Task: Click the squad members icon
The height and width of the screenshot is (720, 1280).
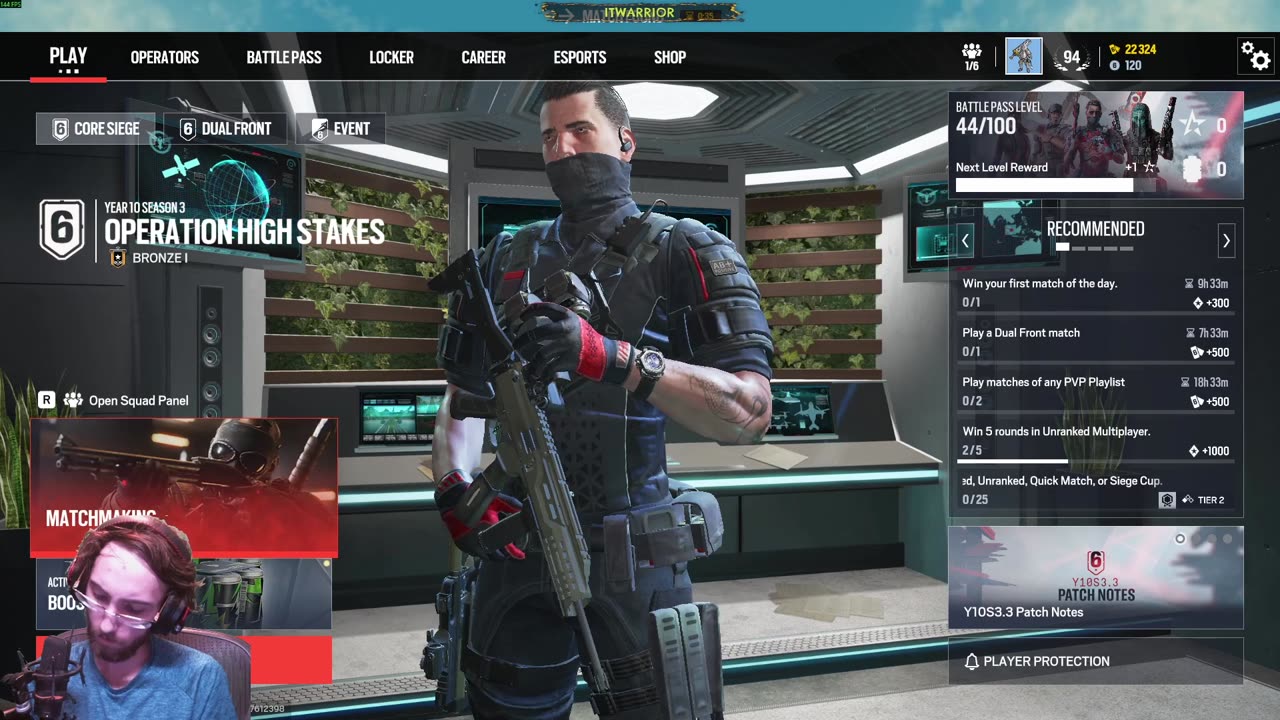Action: pos(971,56)
